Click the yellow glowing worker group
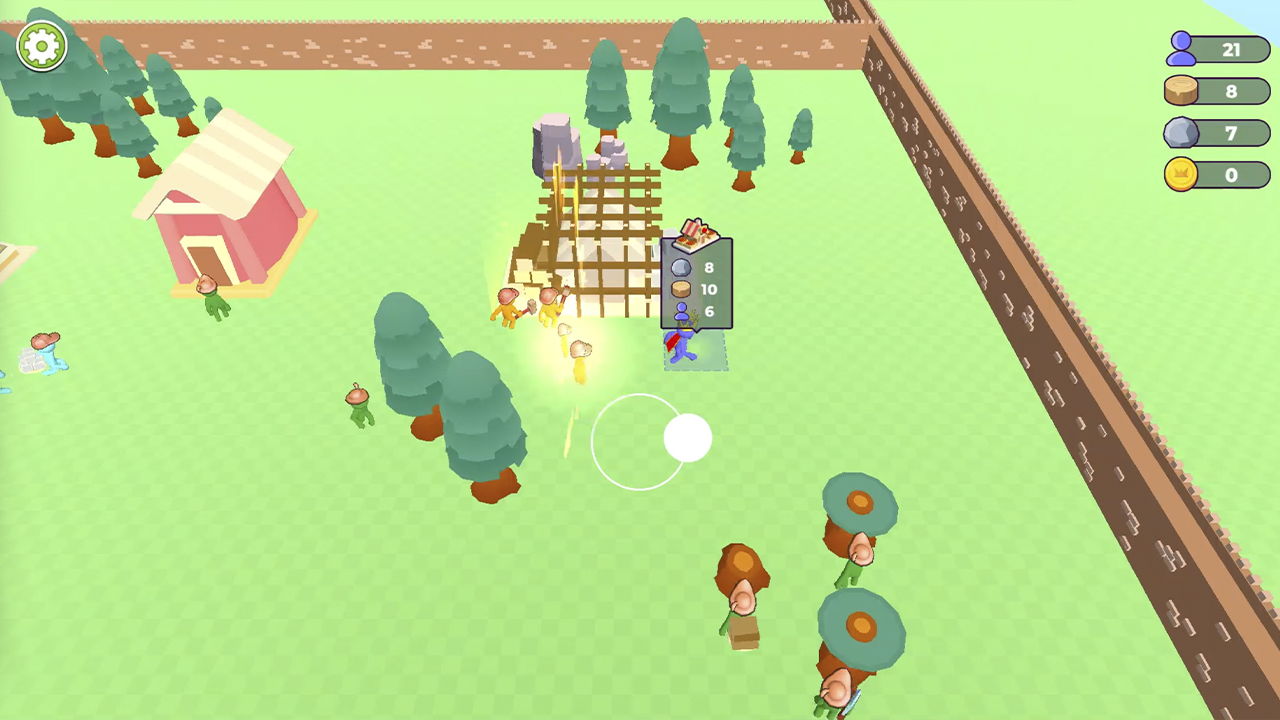 pyautogui.click(x=545, y=320)
